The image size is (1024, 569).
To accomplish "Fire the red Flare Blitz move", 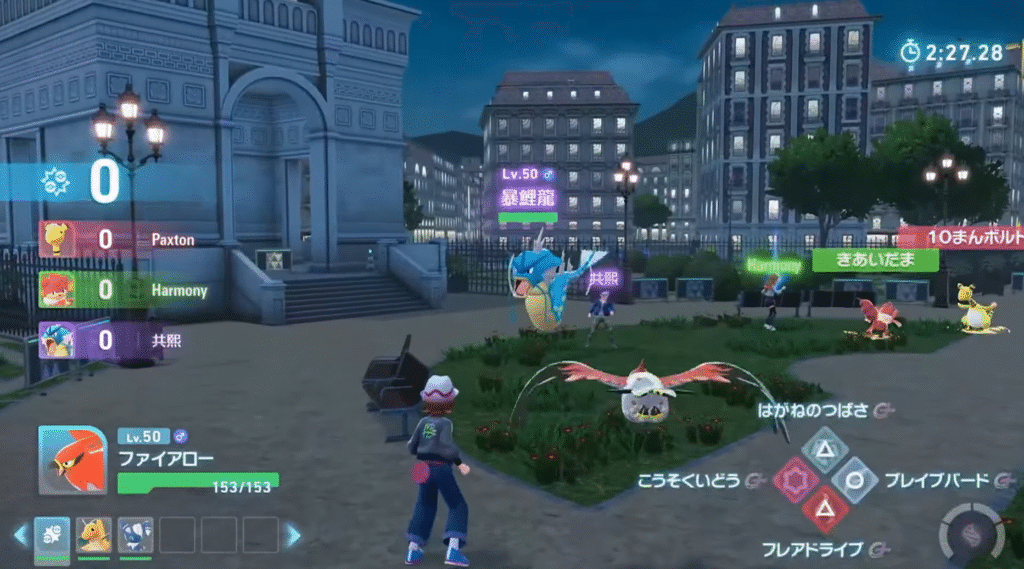I will (x=825, y=511).
